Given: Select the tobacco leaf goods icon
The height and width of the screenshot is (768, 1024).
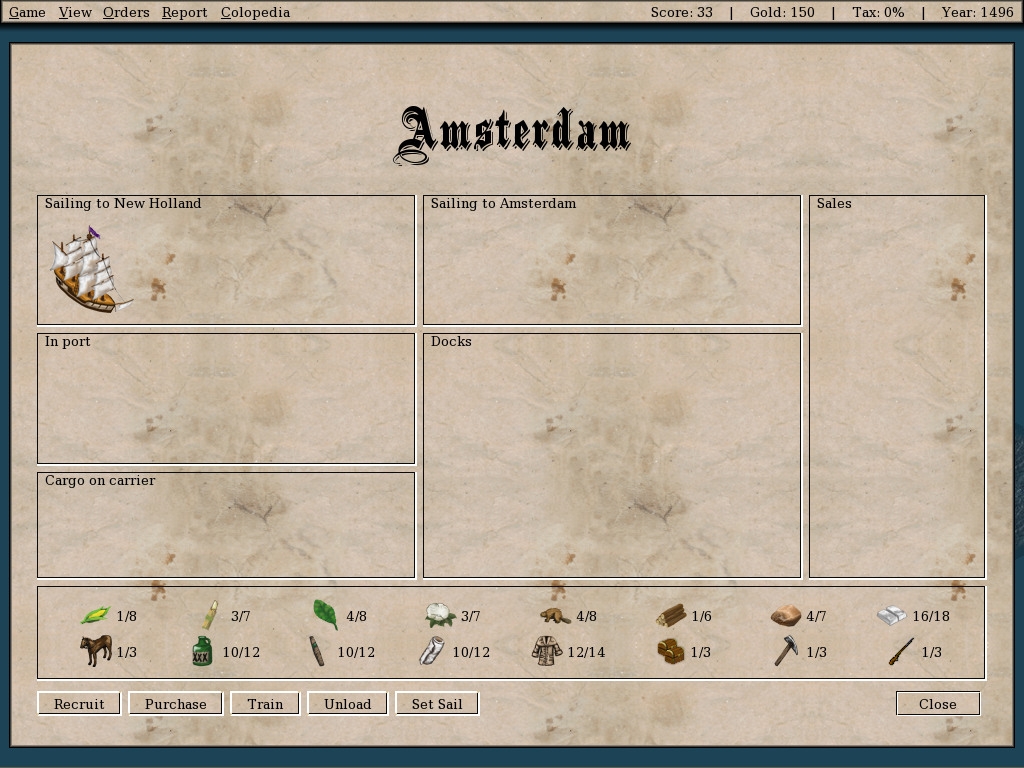Looking at the screenshot, I should 326,615.
